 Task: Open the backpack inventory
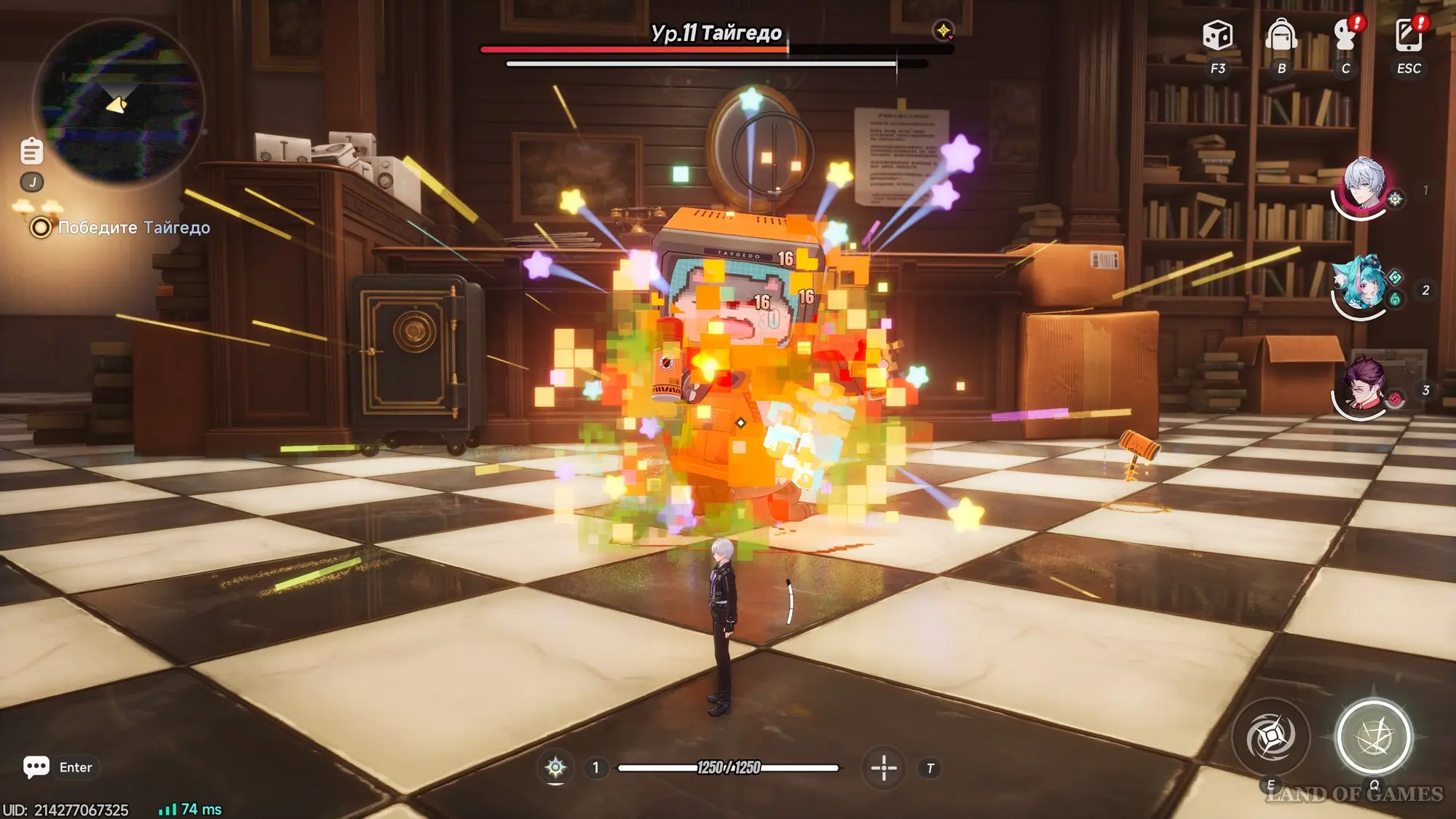pos(1281,35)
